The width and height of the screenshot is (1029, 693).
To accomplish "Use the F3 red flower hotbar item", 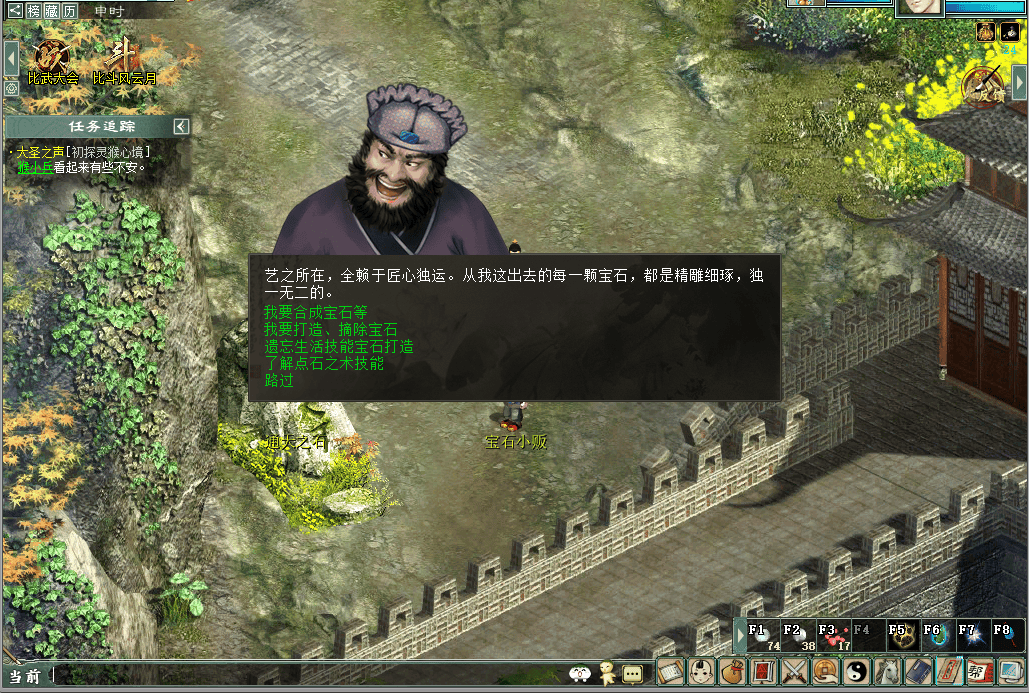I will click(x=833, y=636).
